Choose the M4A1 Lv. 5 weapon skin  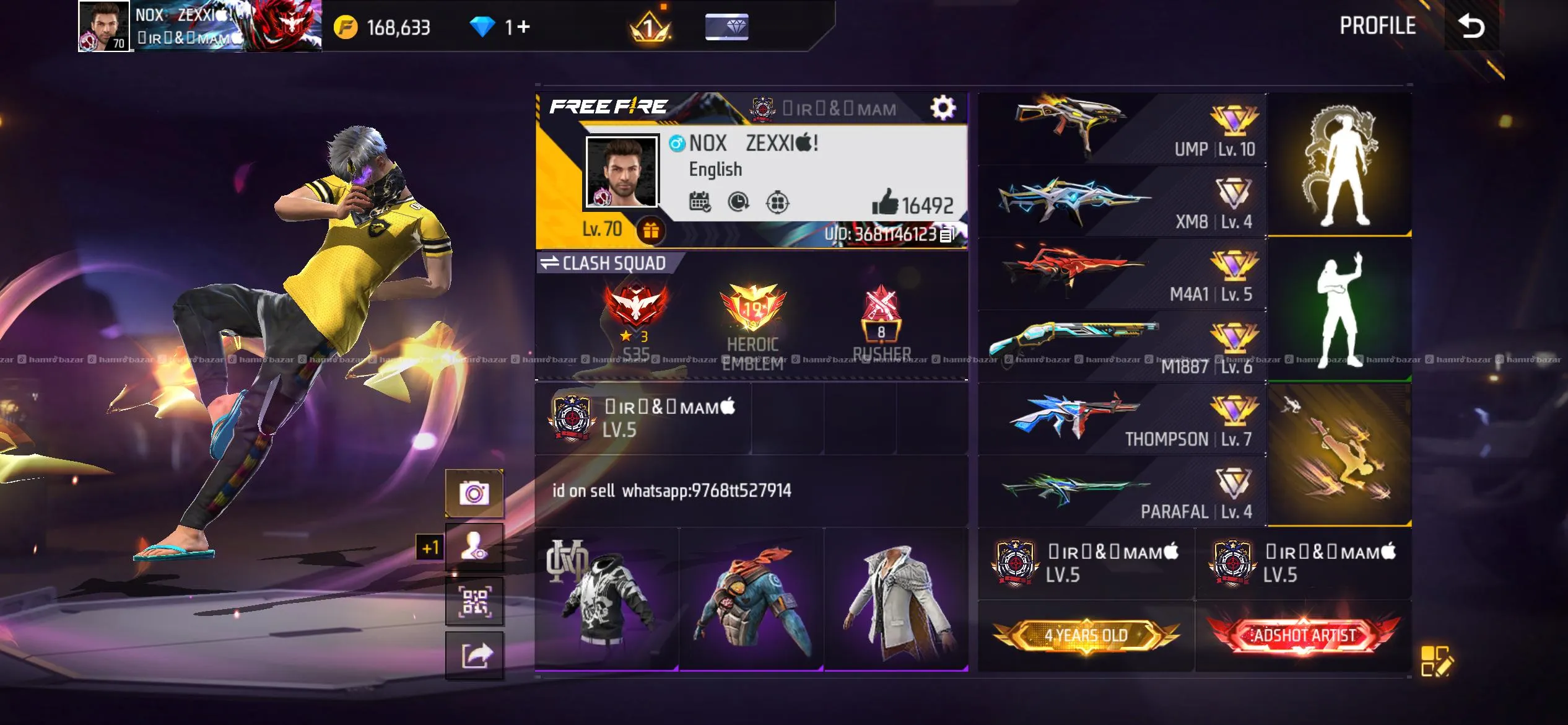pos(1122,274)
